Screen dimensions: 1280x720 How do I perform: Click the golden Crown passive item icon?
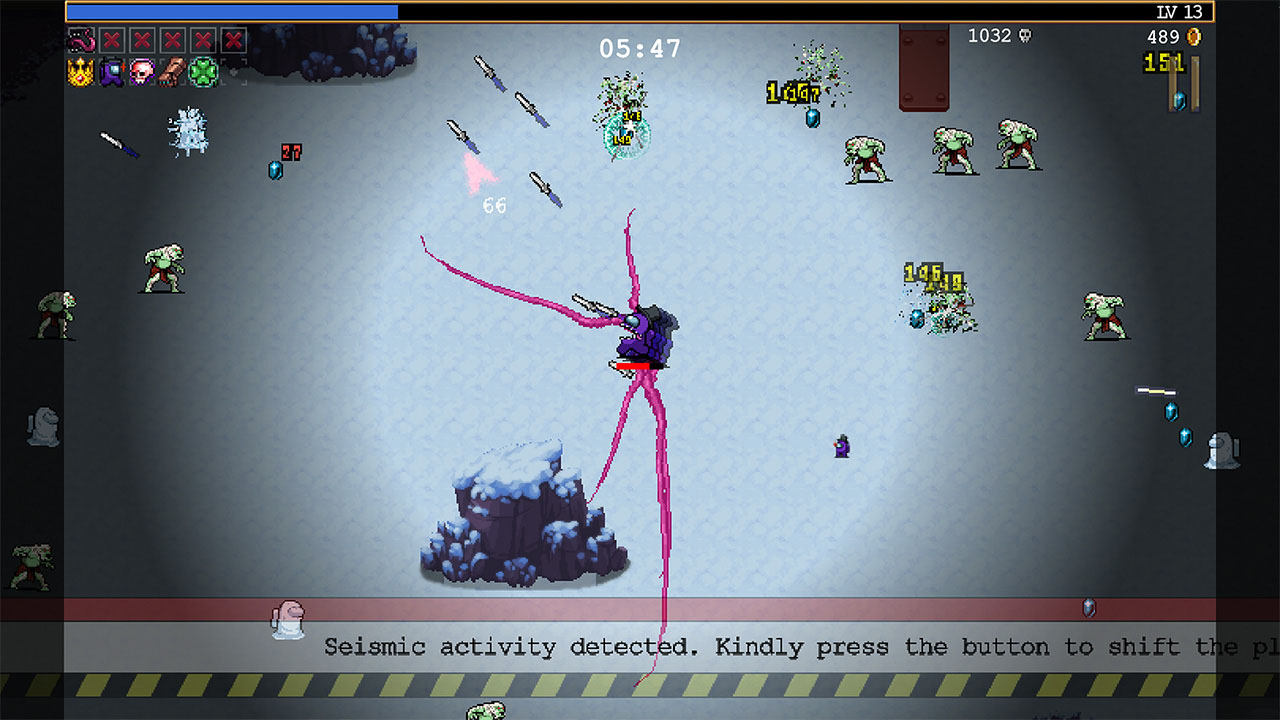(x=80, y=72)
